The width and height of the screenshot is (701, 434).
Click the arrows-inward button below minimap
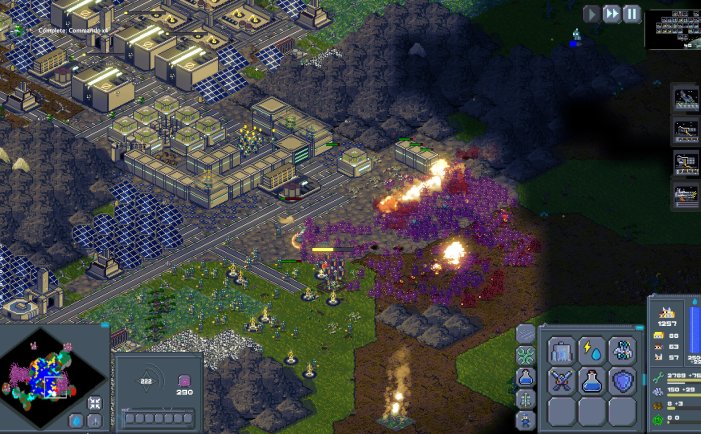(94, 403)
